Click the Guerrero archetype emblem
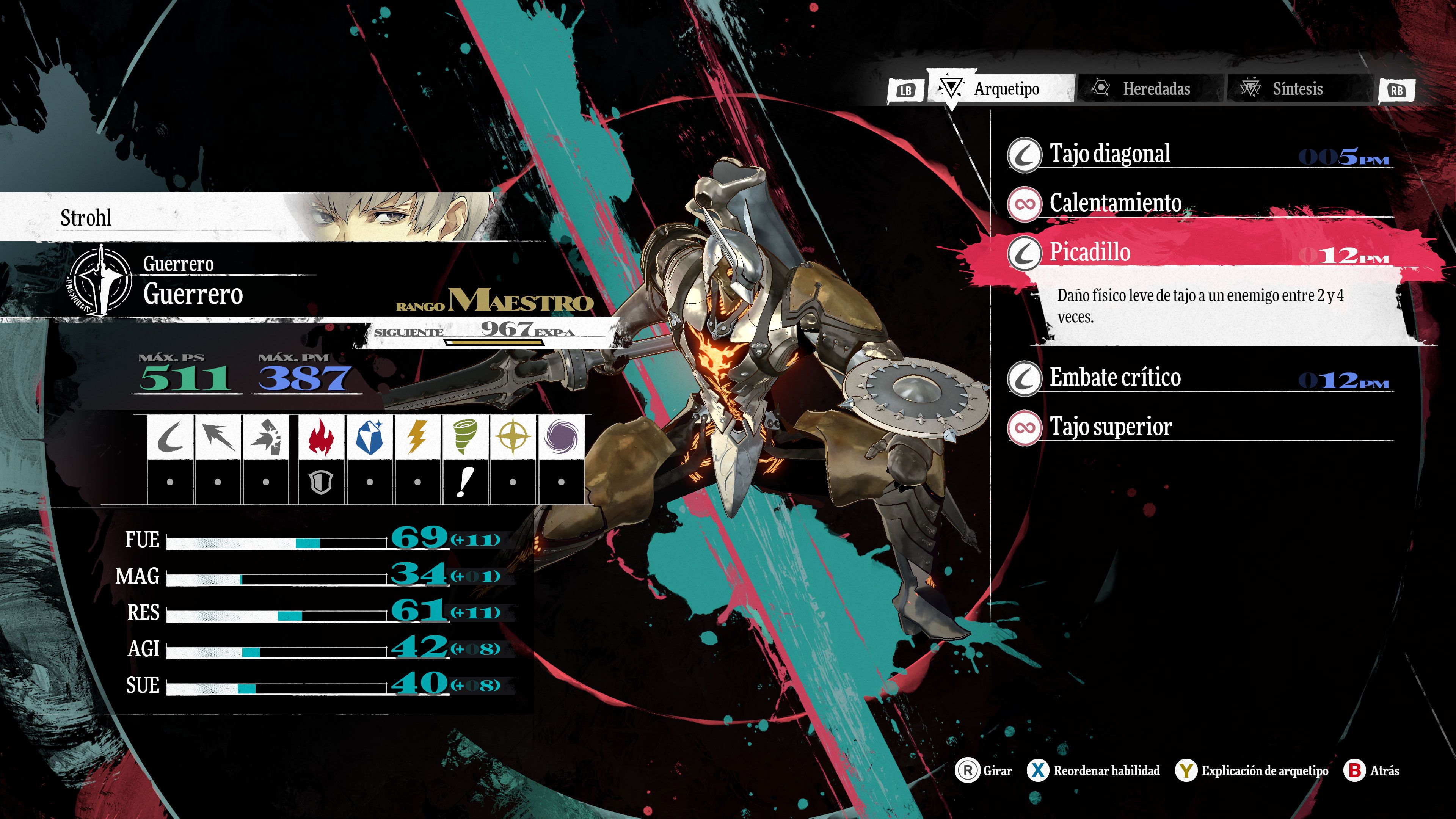 (100, 280)
